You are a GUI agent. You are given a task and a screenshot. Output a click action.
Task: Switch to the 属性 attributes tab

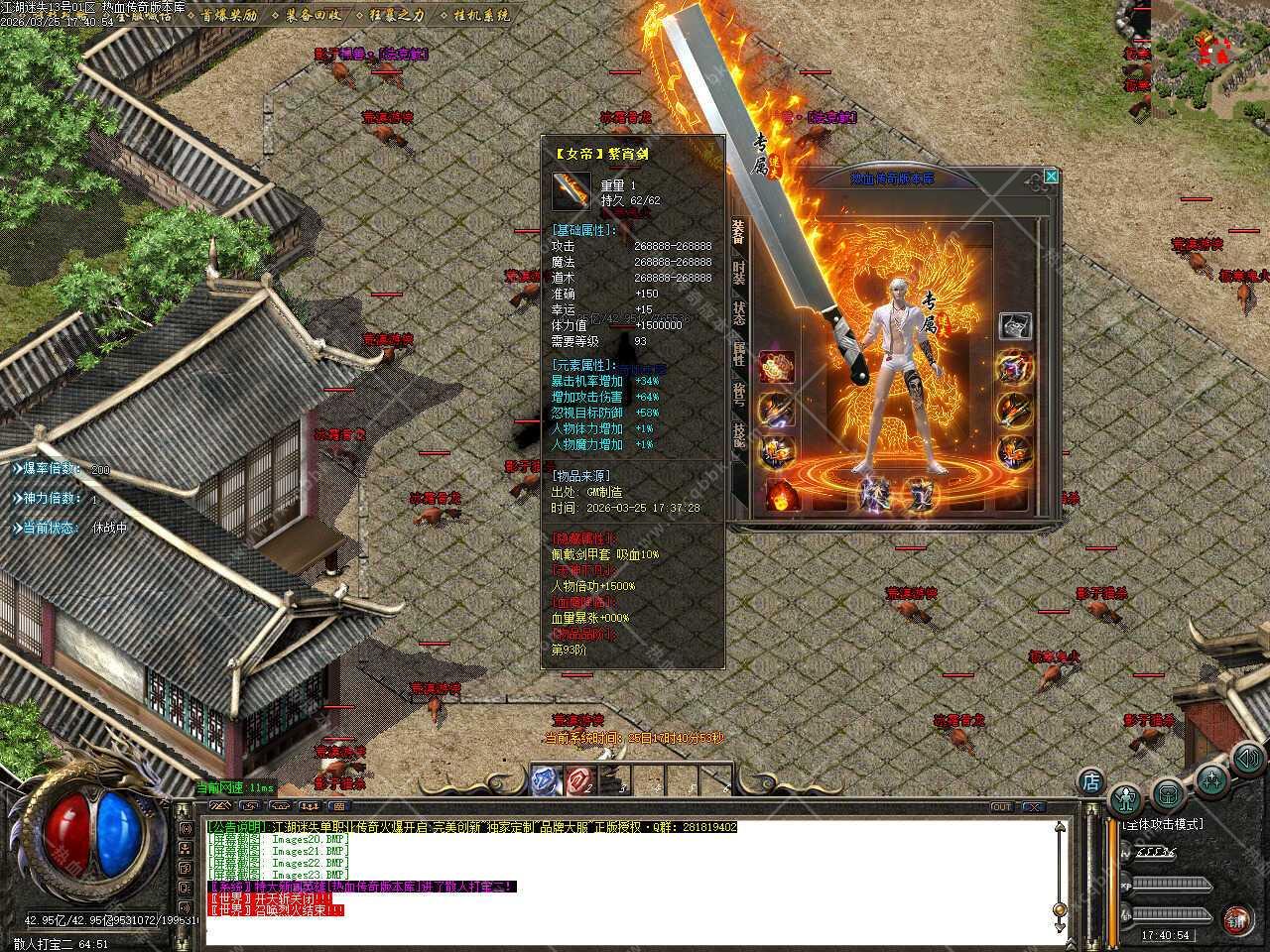(x=739, y=354)
